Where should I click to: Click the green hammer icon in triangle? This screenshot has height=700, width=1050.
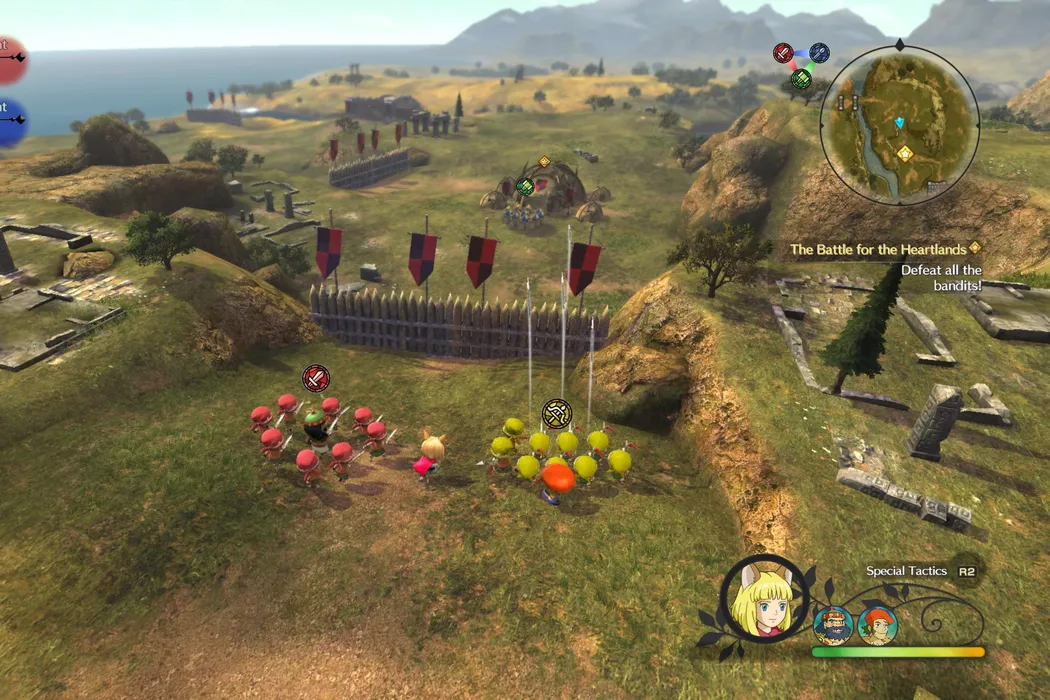(x=801, y=78)
